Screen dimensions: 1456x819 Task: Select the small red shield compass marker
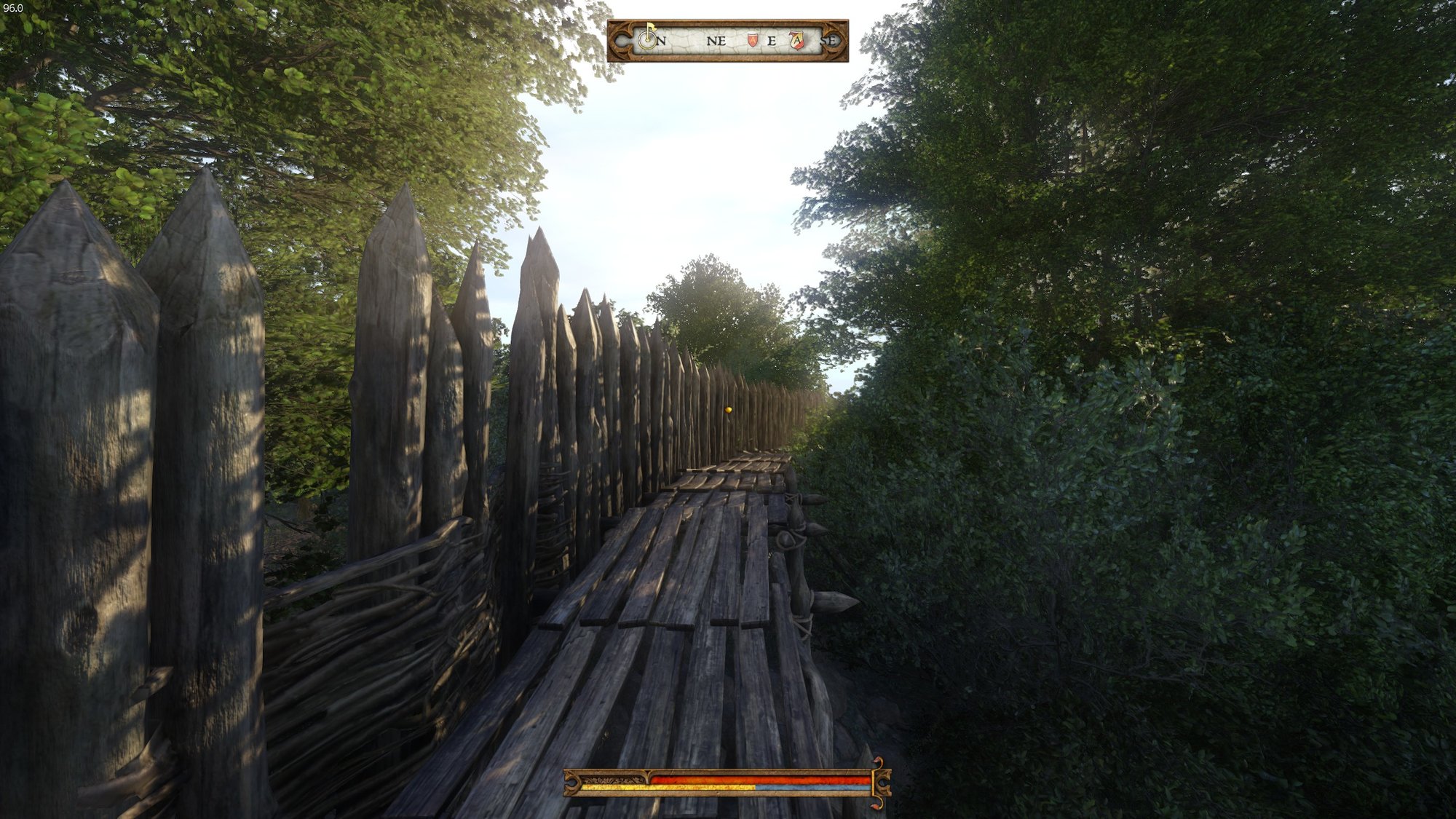[x=753, y=41]
